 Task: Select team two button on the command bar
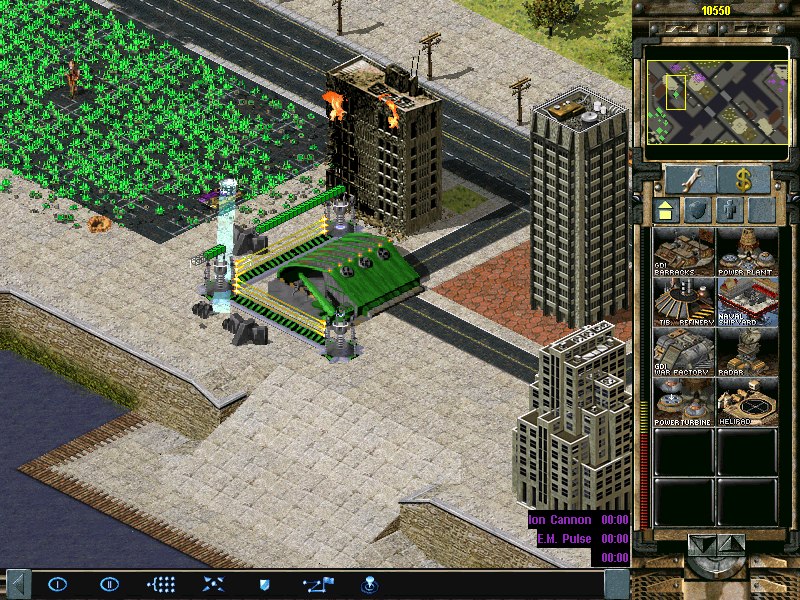[x=109, y=583]
